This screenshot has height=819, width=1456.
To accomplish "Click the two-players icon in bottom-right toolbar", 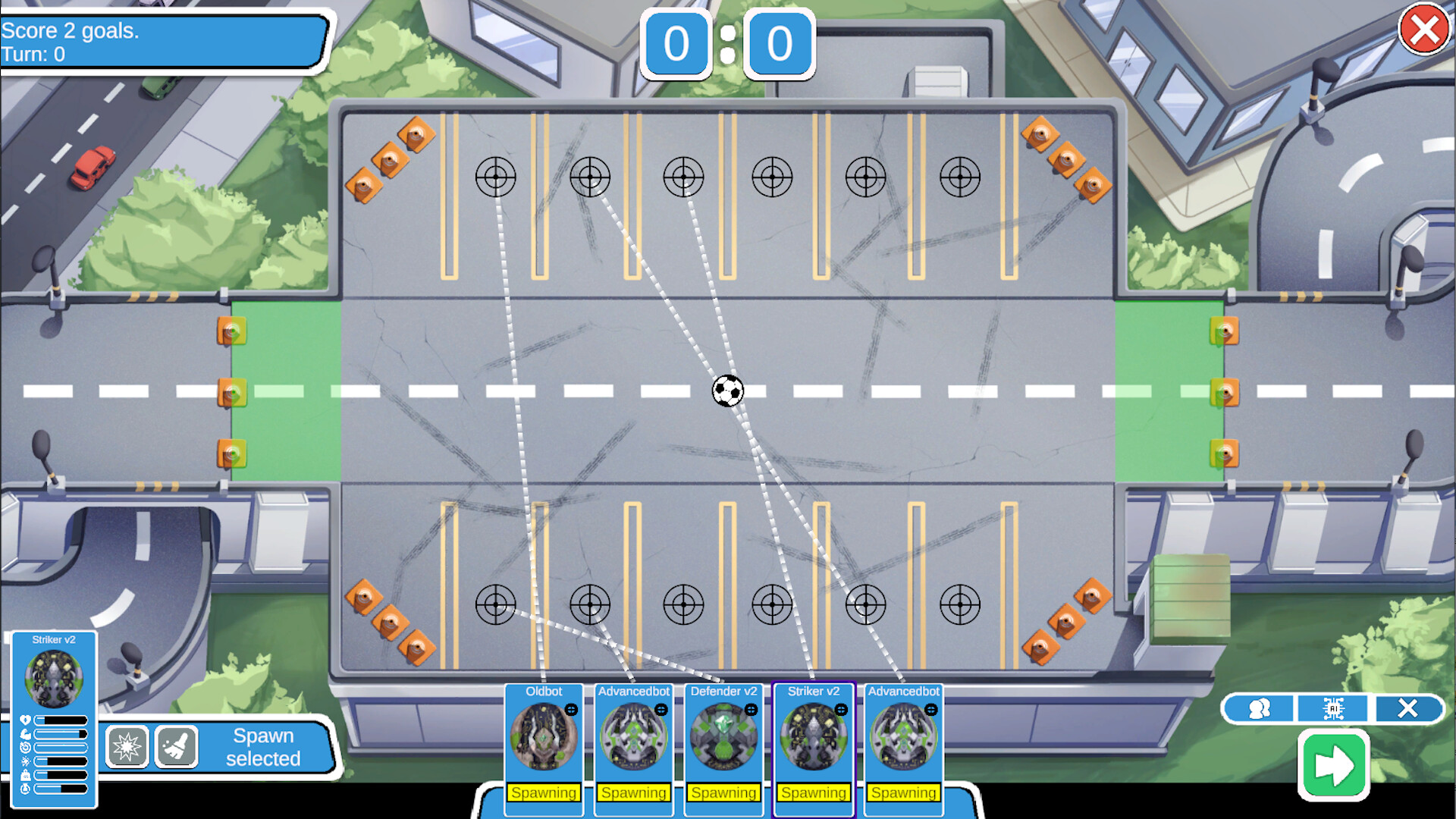I will (x=1259, y=708).
